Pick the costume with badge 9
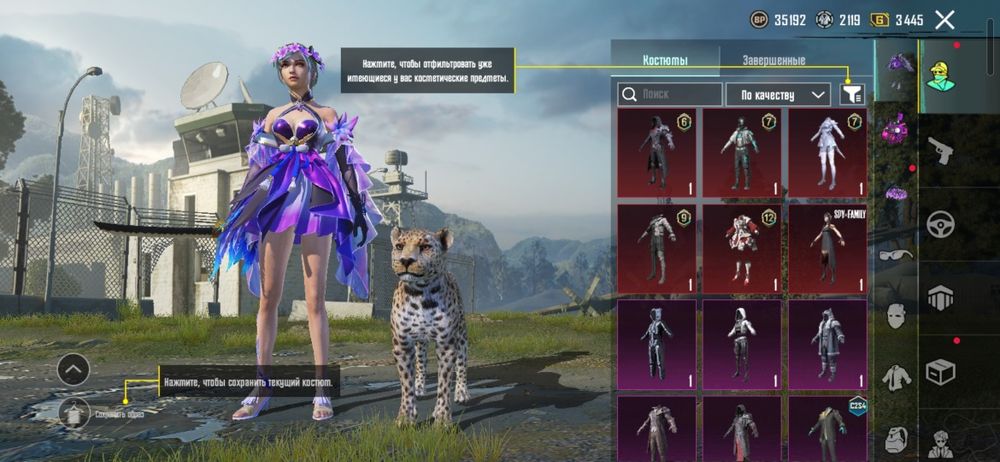The image size is (1000, 462). coord(656,248)
